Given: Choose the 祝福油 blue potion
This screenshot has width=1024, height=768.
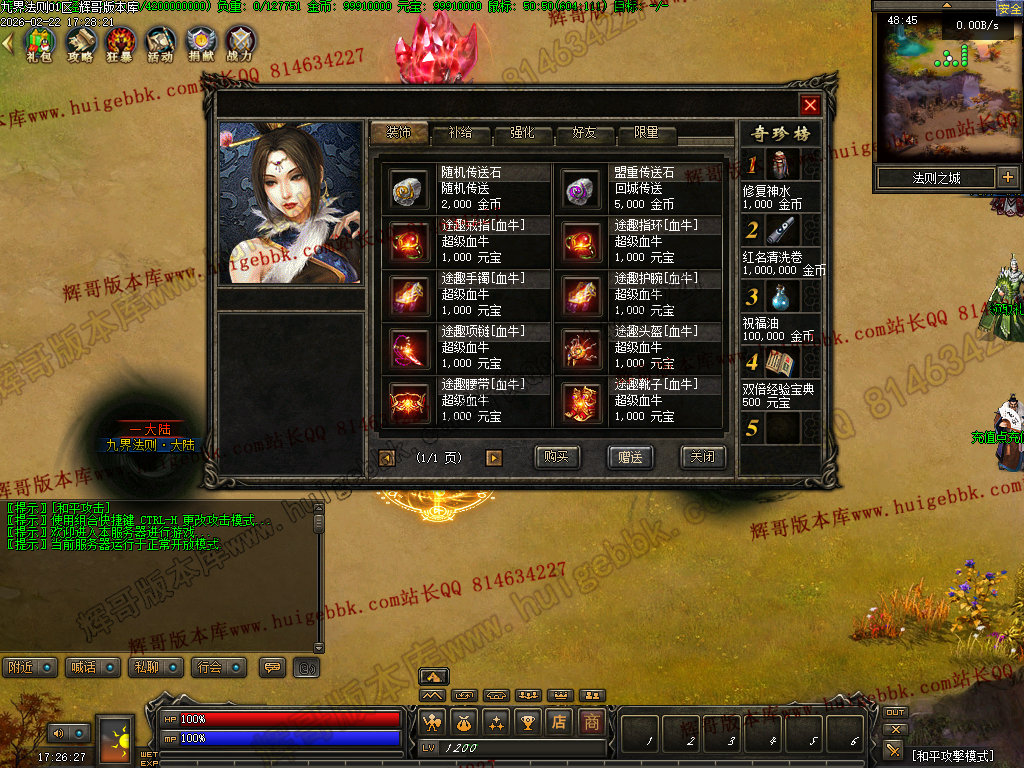Looking at the screenshot, I should [780, 297].
